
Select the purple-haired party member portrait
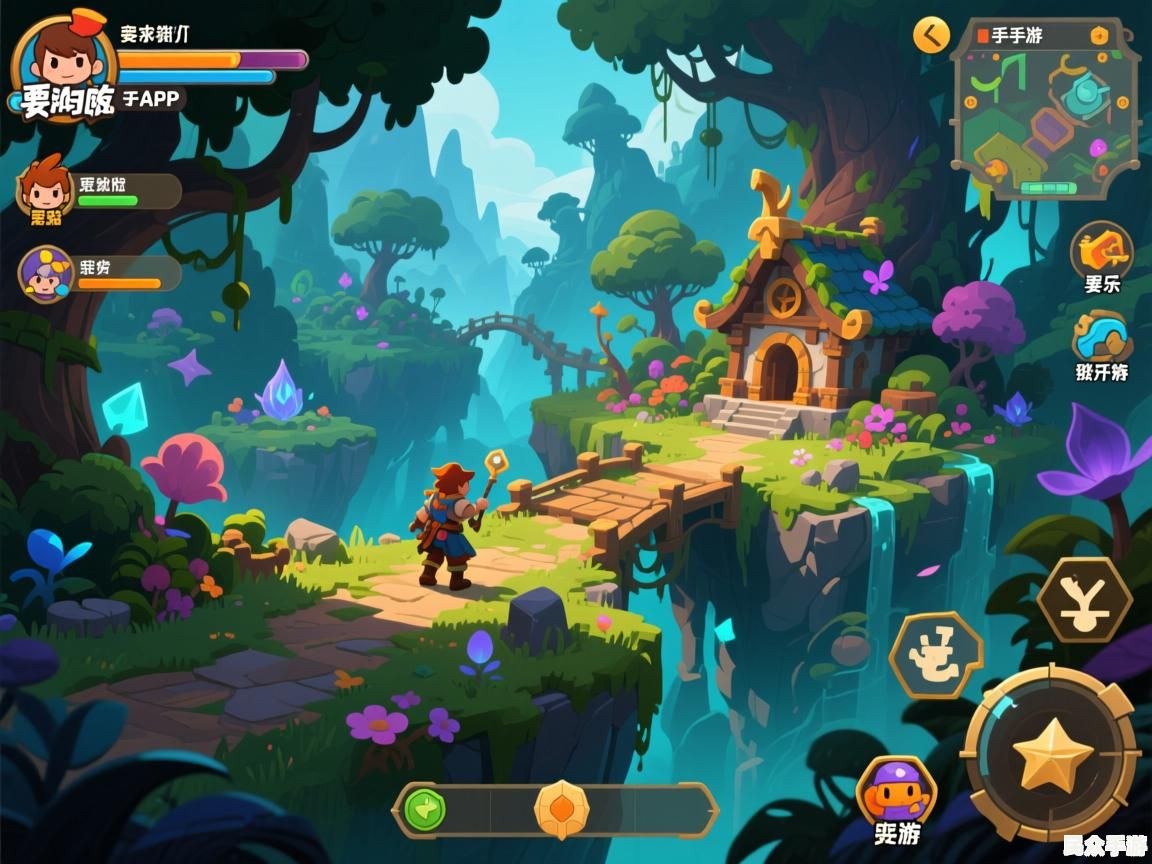pyautogui.click(x=46, y=272)
